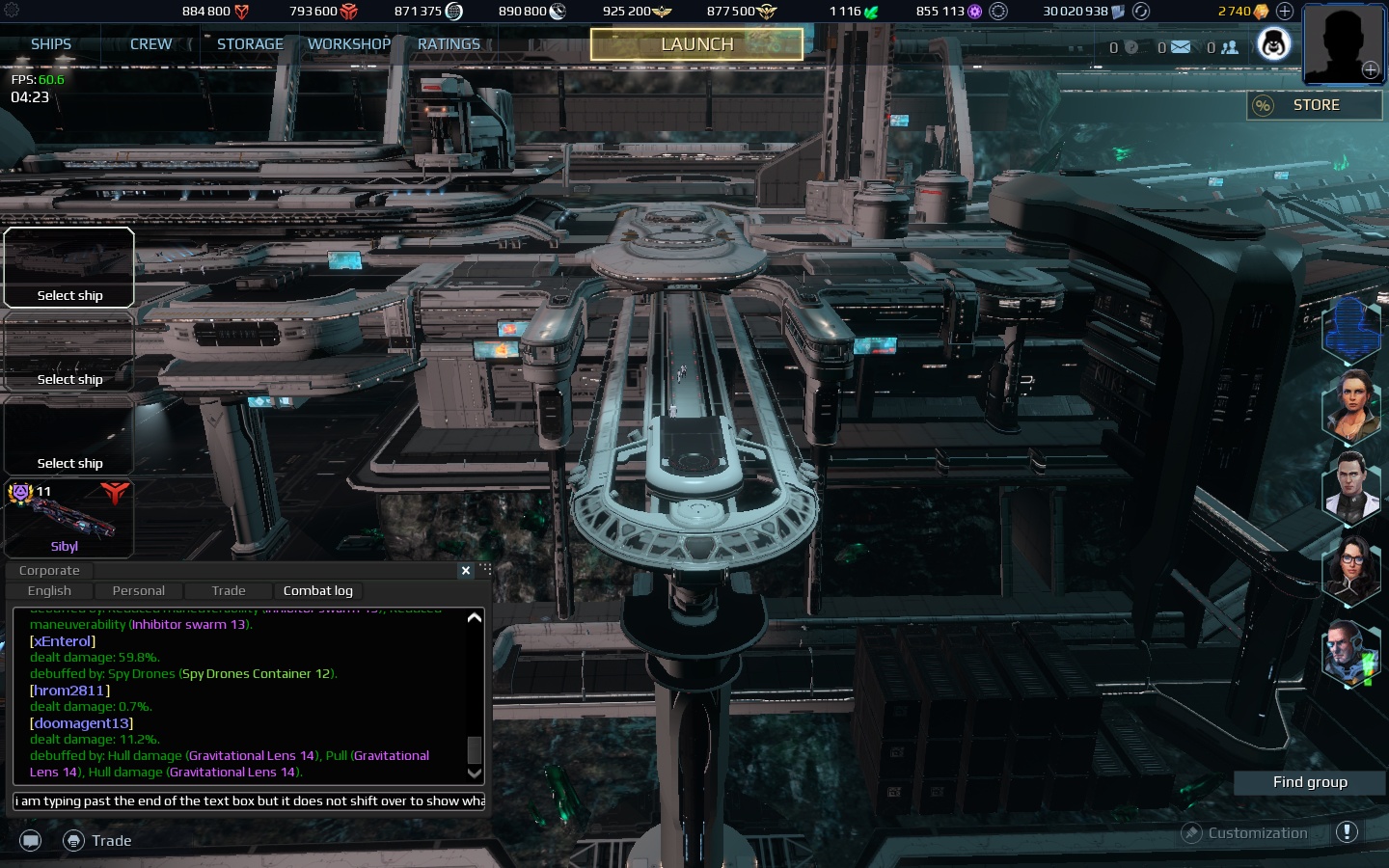Select the Sibyl ship slot
Viewport: 1389px width, 868px height.
(68, 519)
